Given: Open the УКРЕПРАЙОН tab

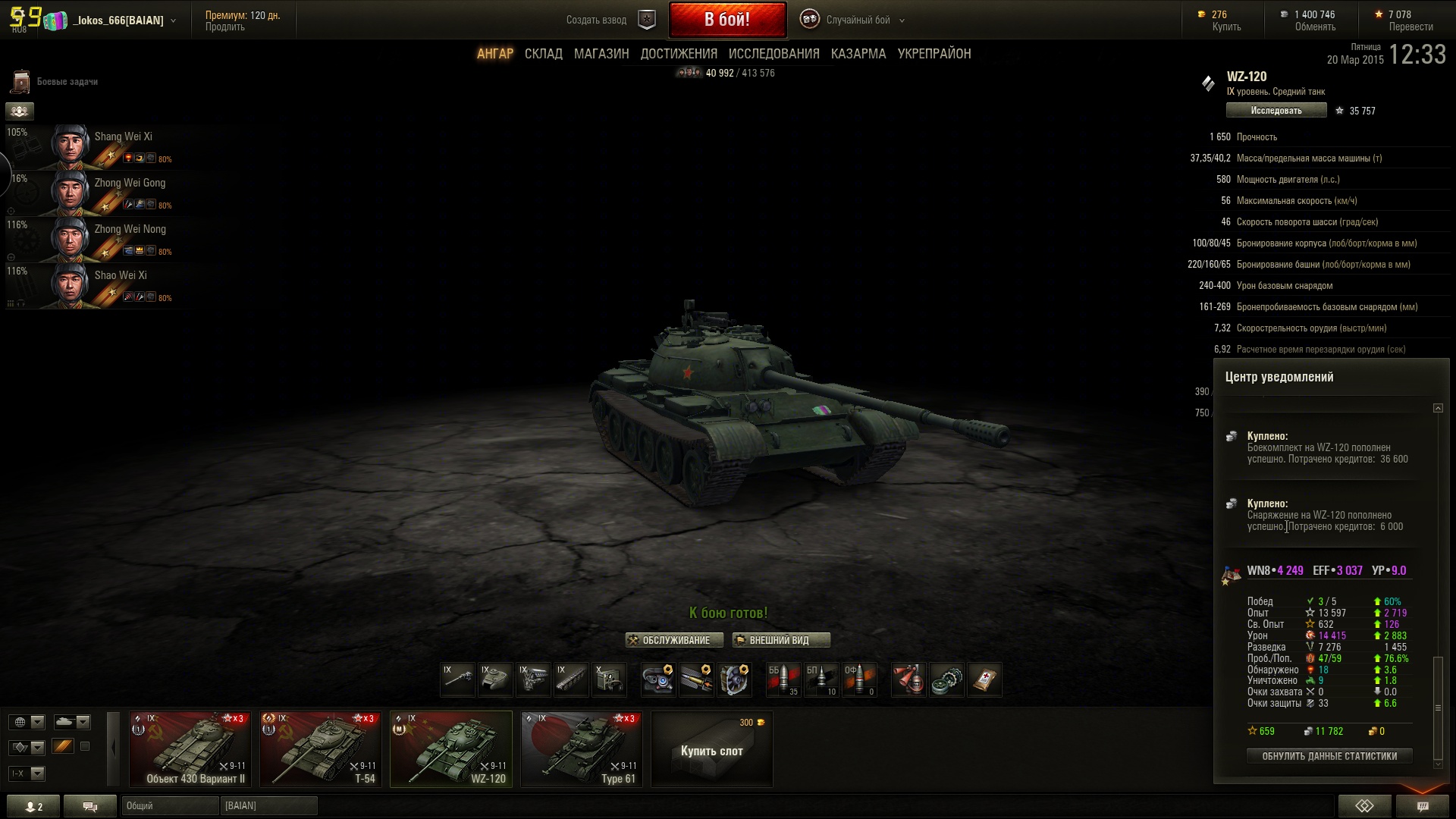Looking at the screenshot, I should (x=934, y=54).
